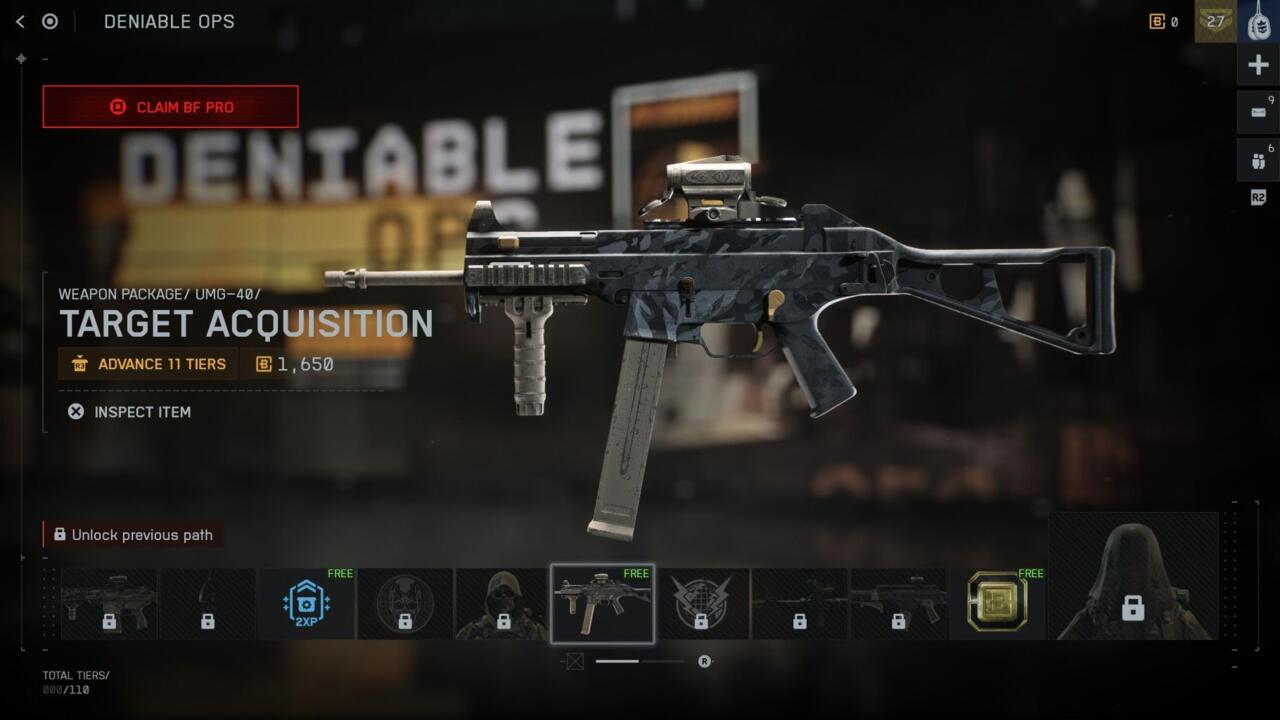Select the locked globe-and-lightning emblem tile
Image resolution: width=1280 pixels, height=720 pixels.
pos(701,604)
